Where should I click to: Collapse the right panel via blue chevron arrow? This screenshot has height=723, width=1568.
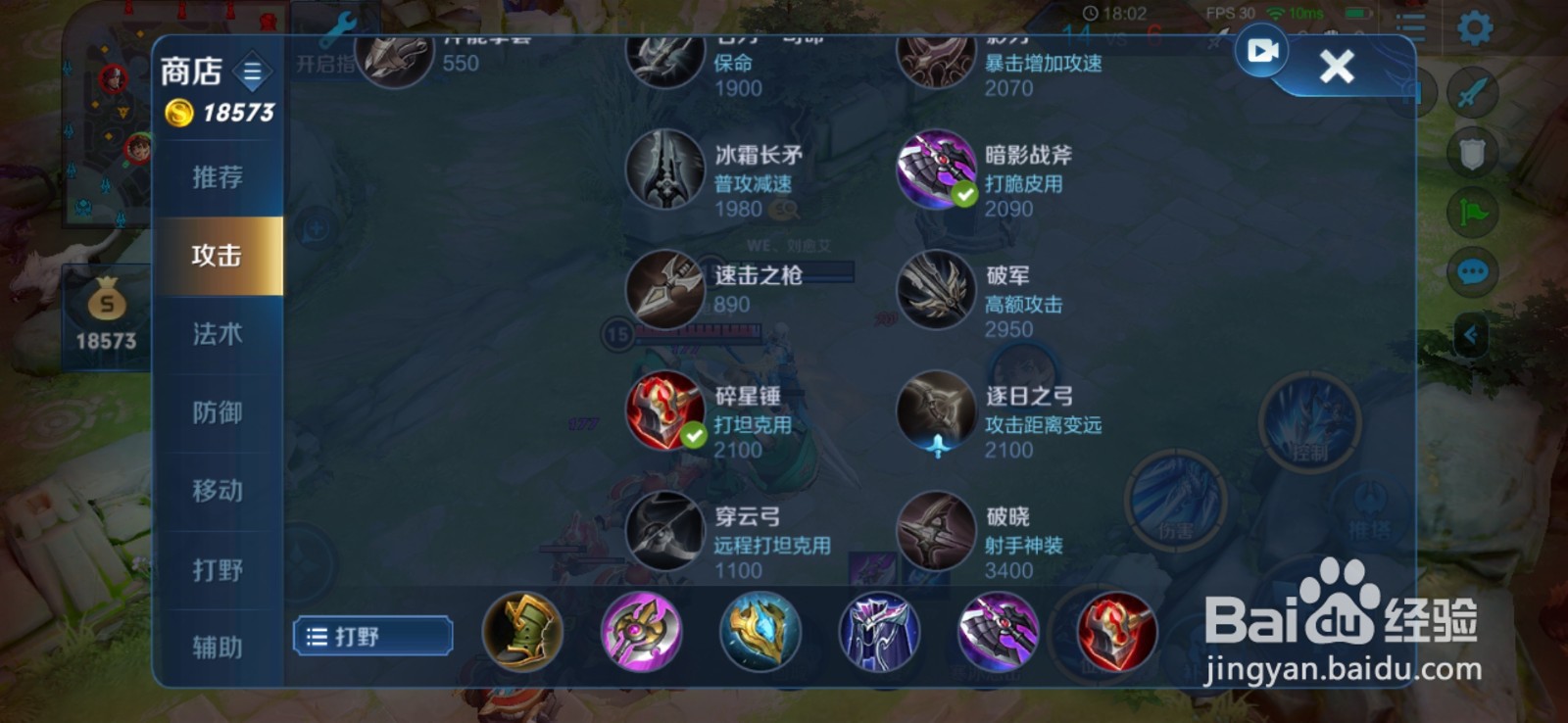click(1470, 333)
